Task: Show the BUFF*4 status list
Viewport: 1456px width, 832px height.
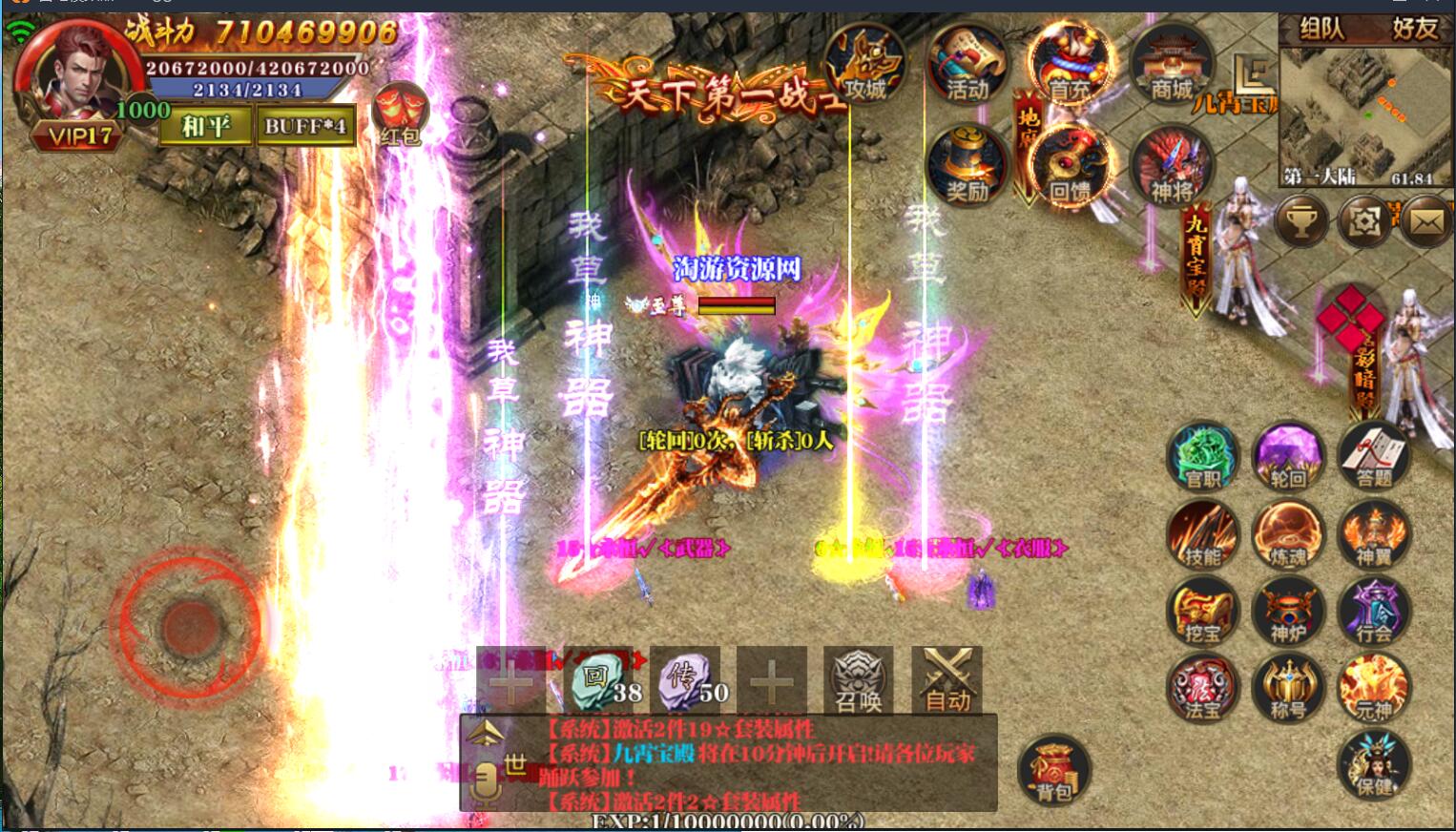Action: coord(306,126)
